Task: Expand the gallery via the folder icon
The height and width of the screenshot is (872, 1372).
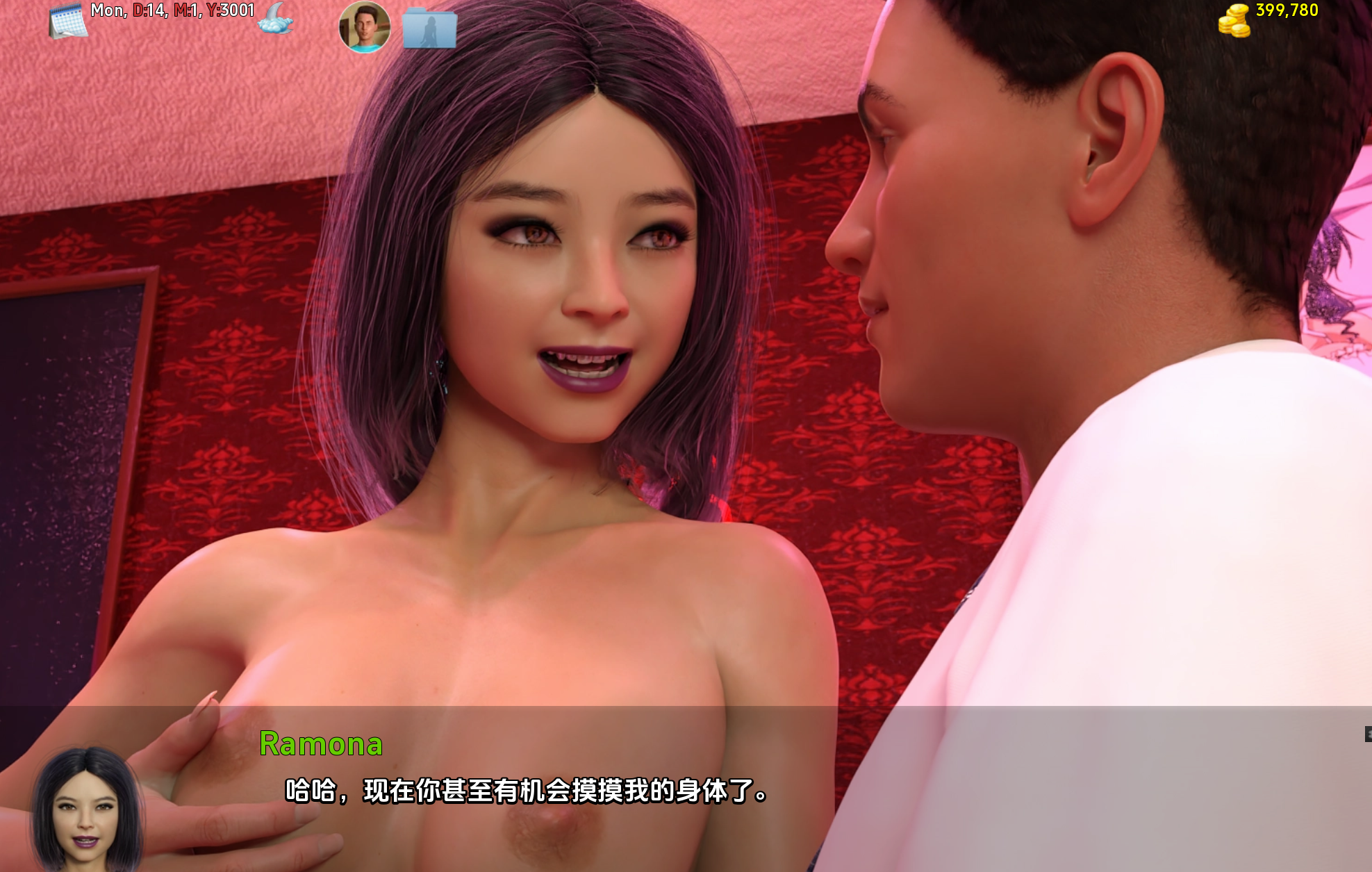Action: [x=429, y=28]
